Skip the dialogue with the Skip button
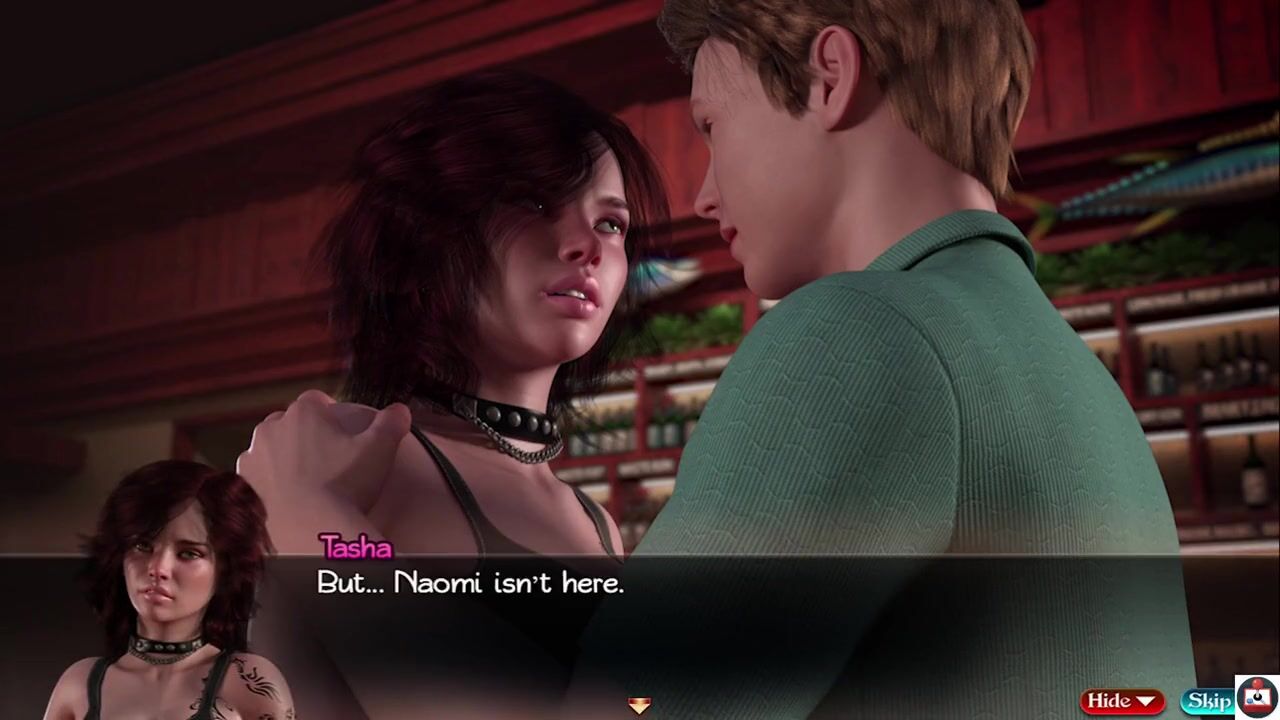The height and width of the screenshot is (720, 1280). [x=1207, y=701]
